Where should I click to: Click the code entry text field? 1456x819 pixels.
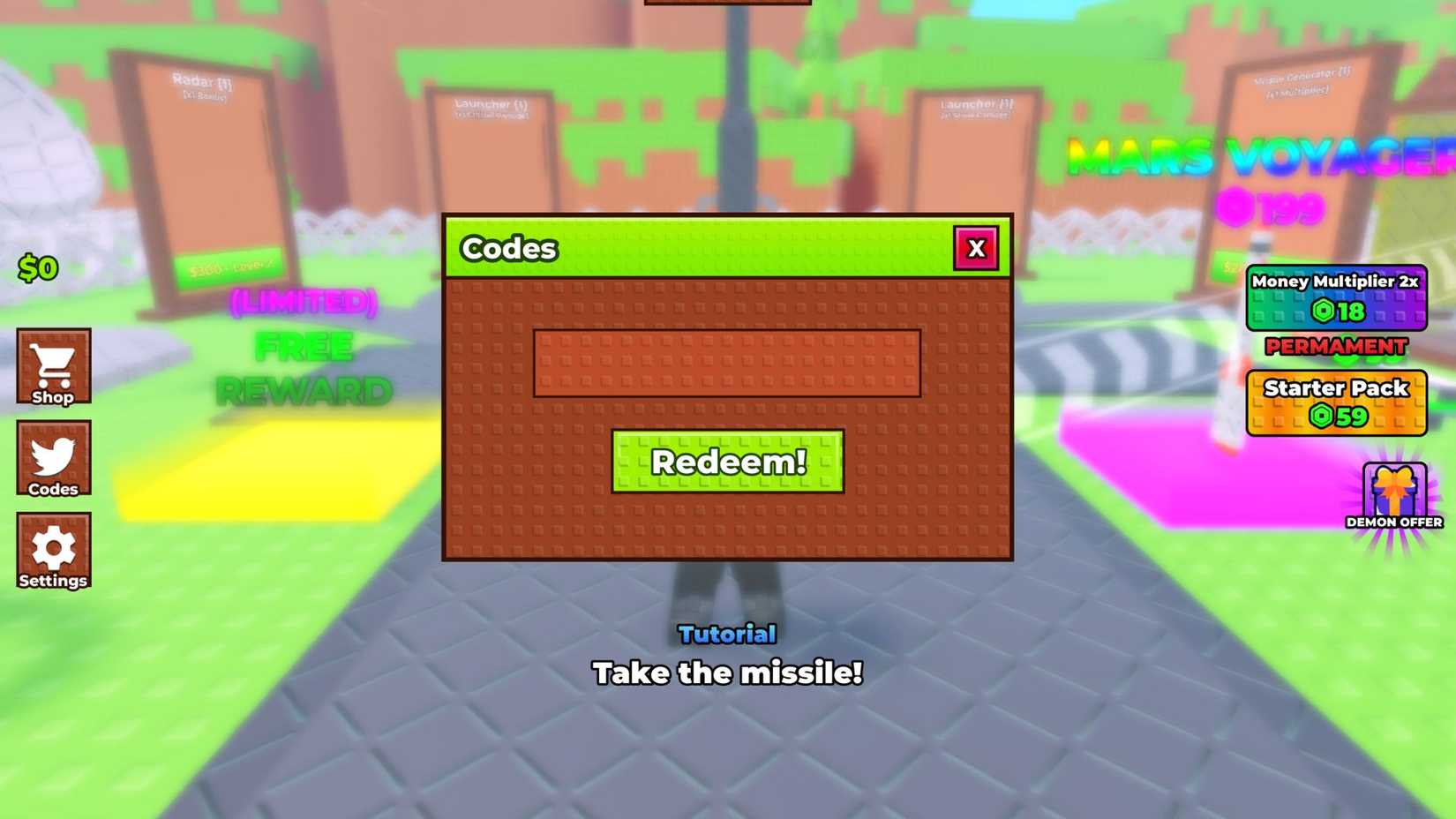point(727,364)
